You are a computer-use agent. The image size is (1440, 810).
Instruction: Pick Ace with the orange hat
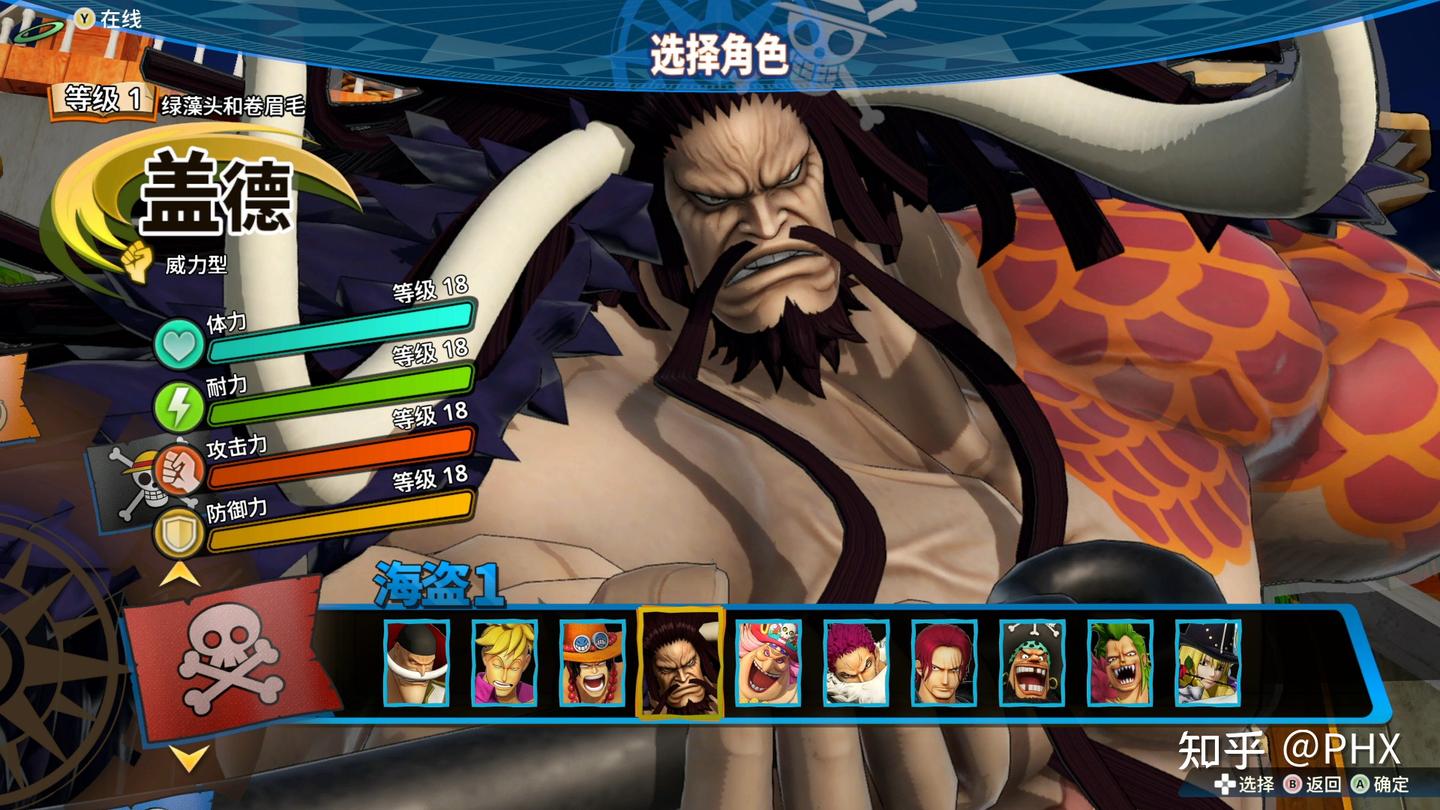tap(592, 663)
